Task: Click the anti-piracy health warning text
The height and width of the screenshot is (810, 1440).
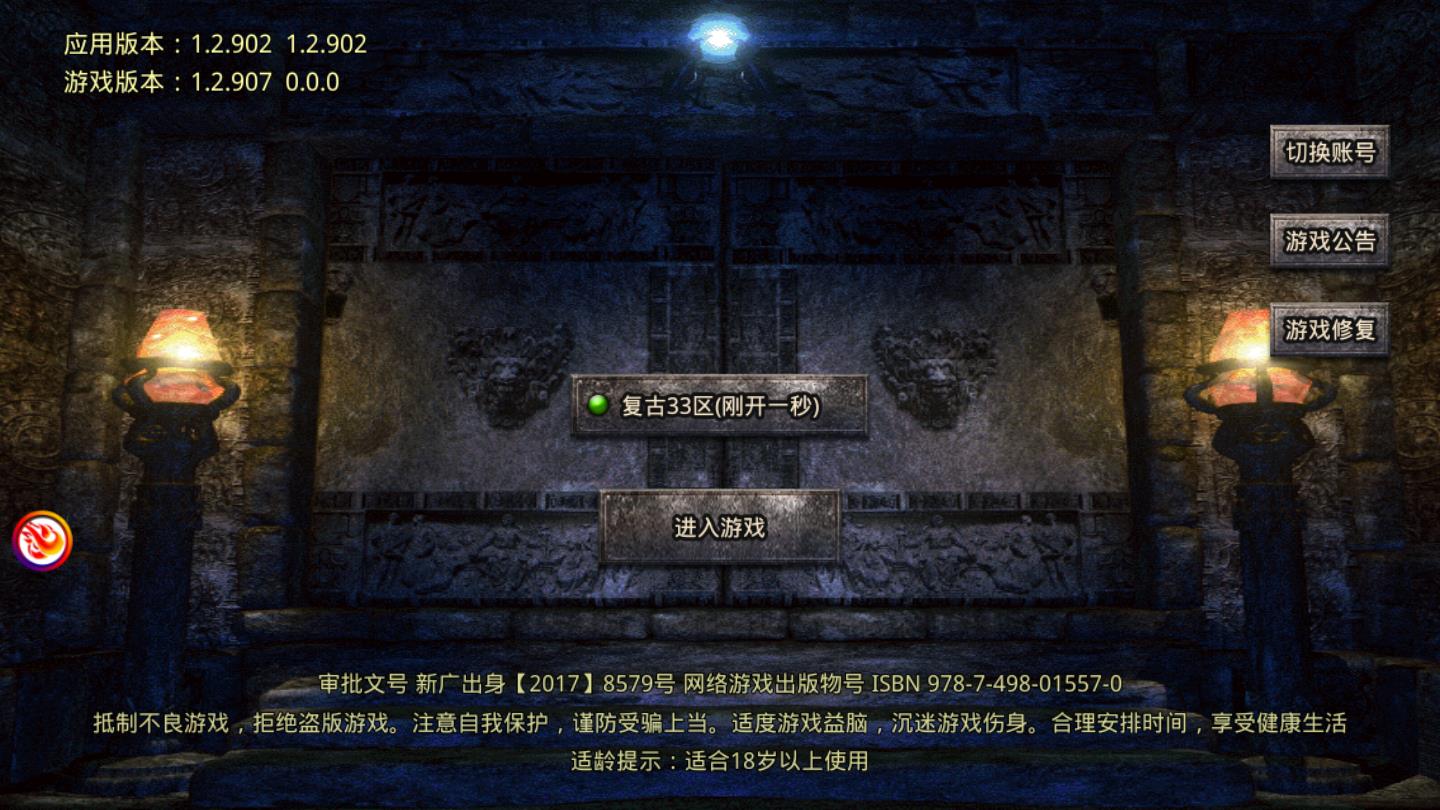Action: point(720,722)
